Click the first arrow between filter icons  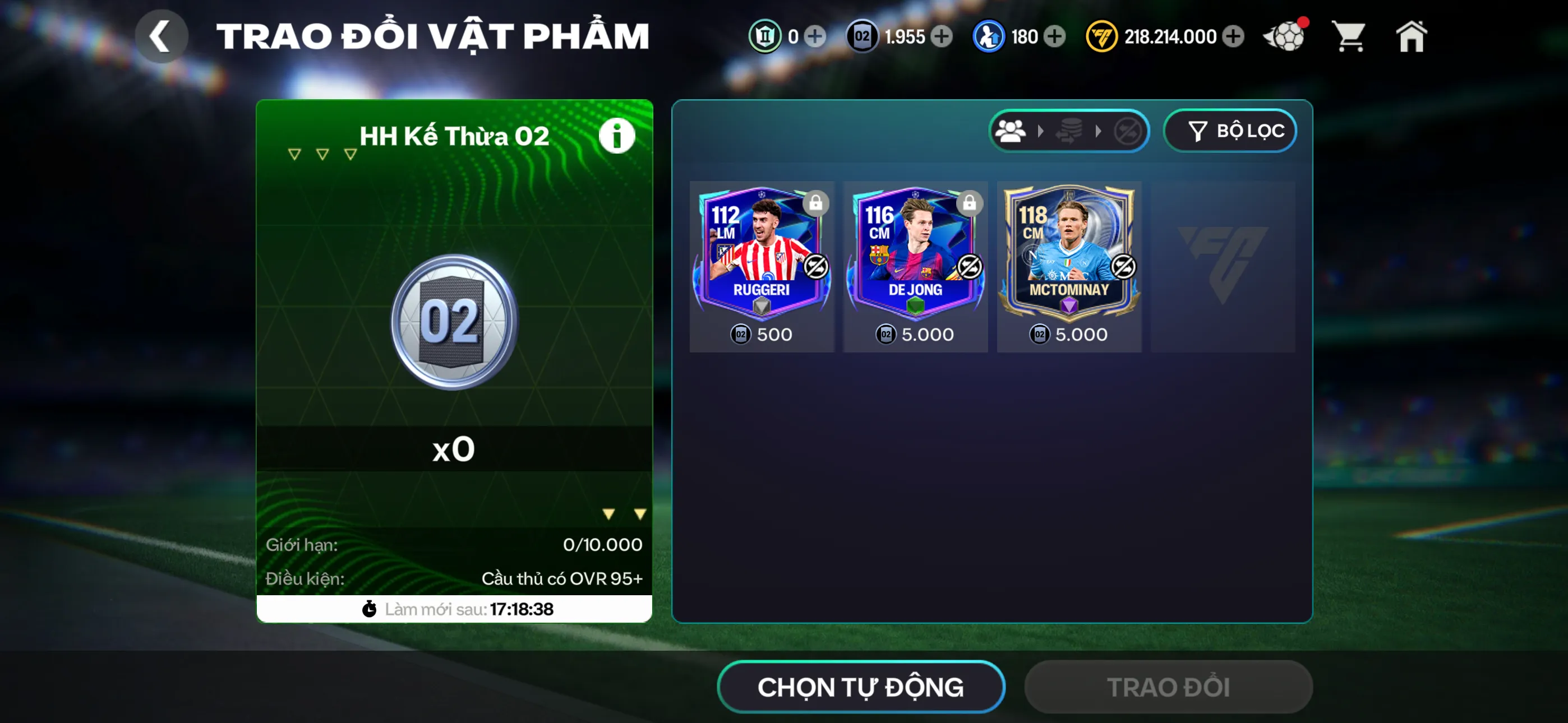[x=1040, y=131]
